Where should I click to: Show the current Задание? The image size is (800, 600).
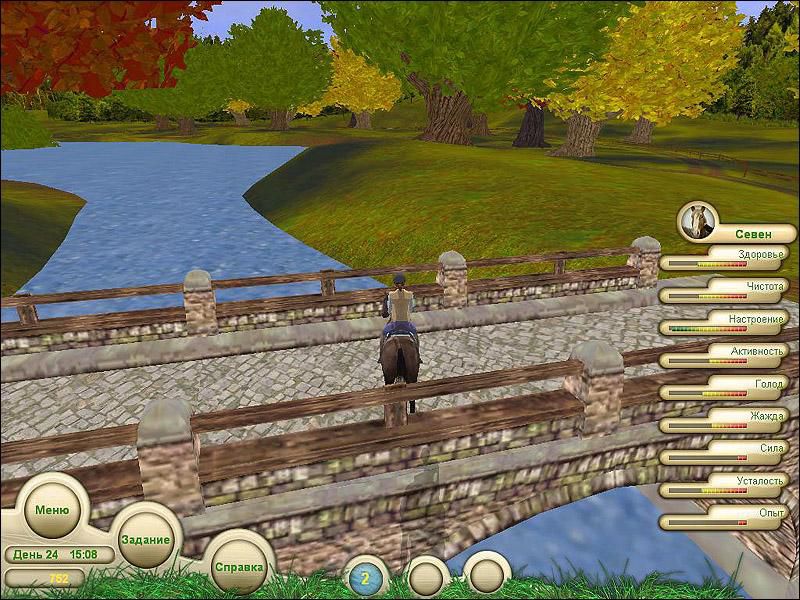point(145,538)
